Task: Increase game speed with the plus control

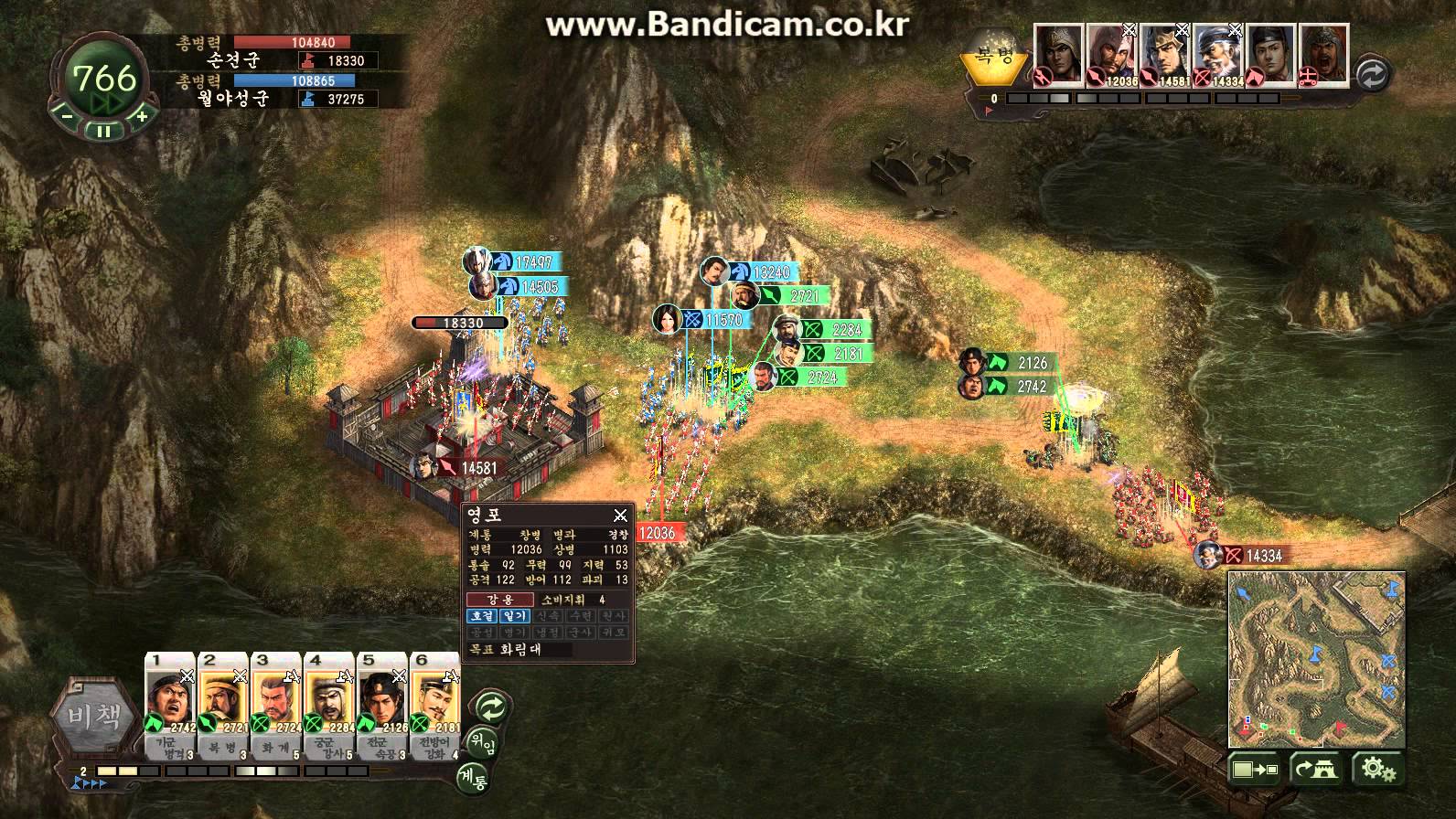Action: (x=142, y=117)
